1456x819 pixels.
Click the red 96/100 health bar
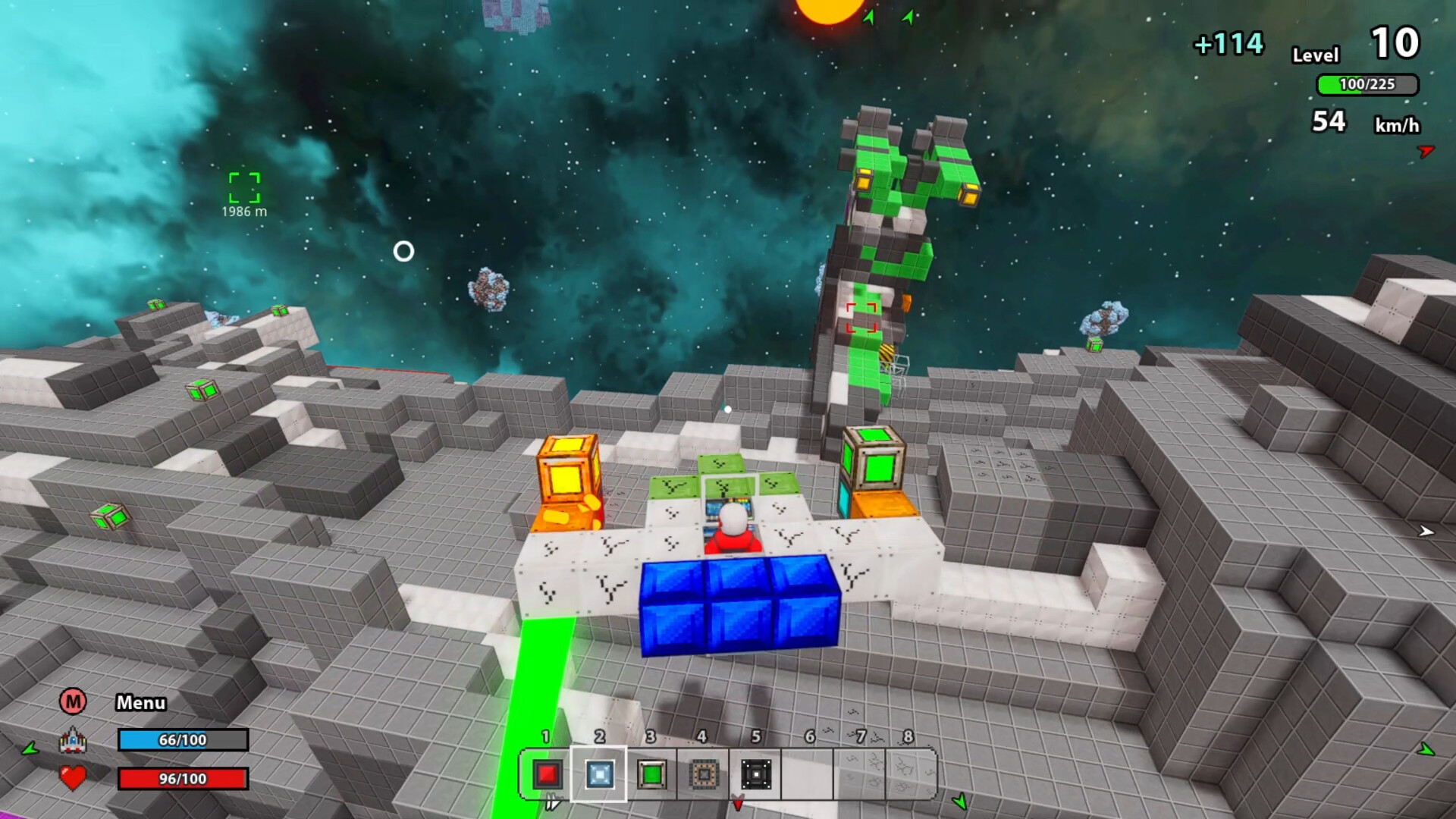pyautogui.click(x=182, y=777)
